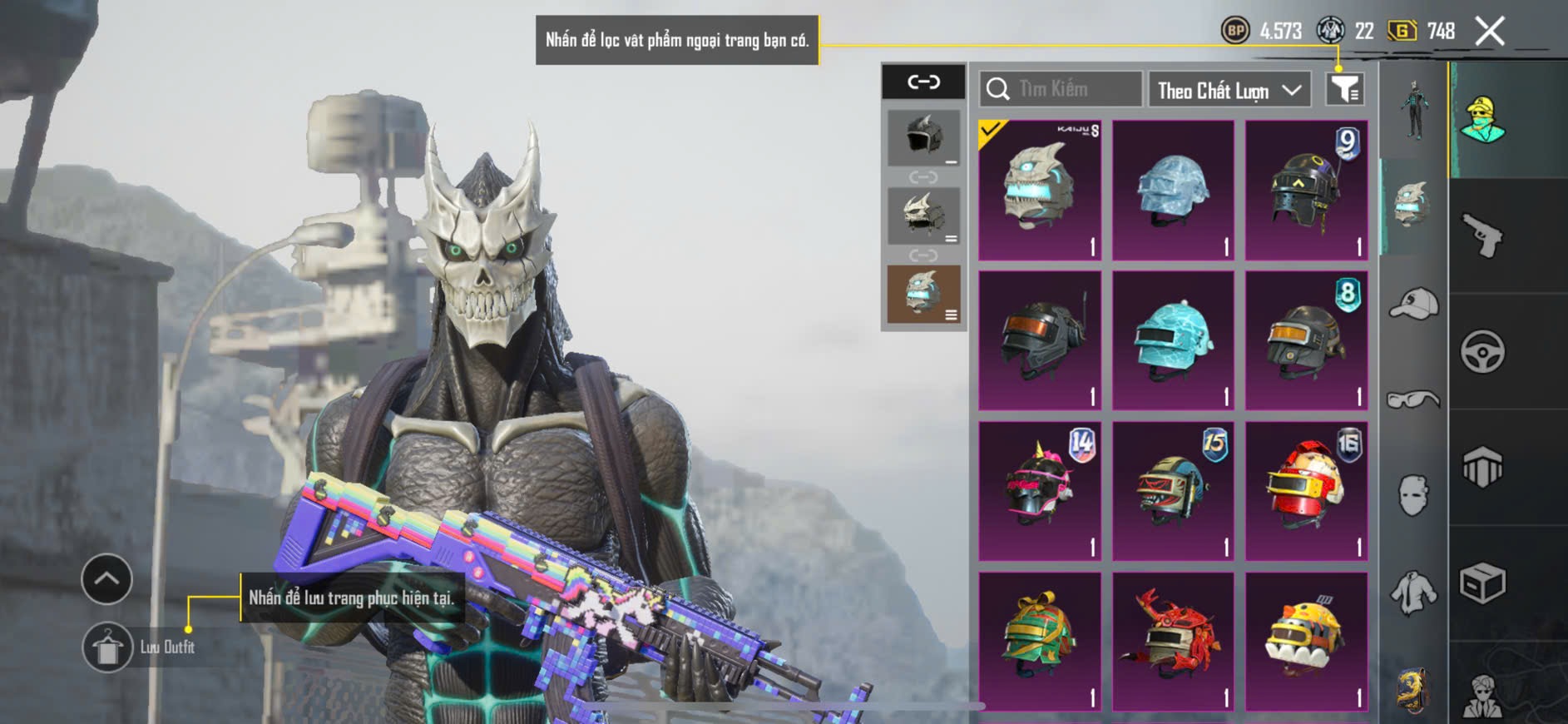
Task: Toggle the link icon above helmet slots
Action: click(x=923, y=82)
